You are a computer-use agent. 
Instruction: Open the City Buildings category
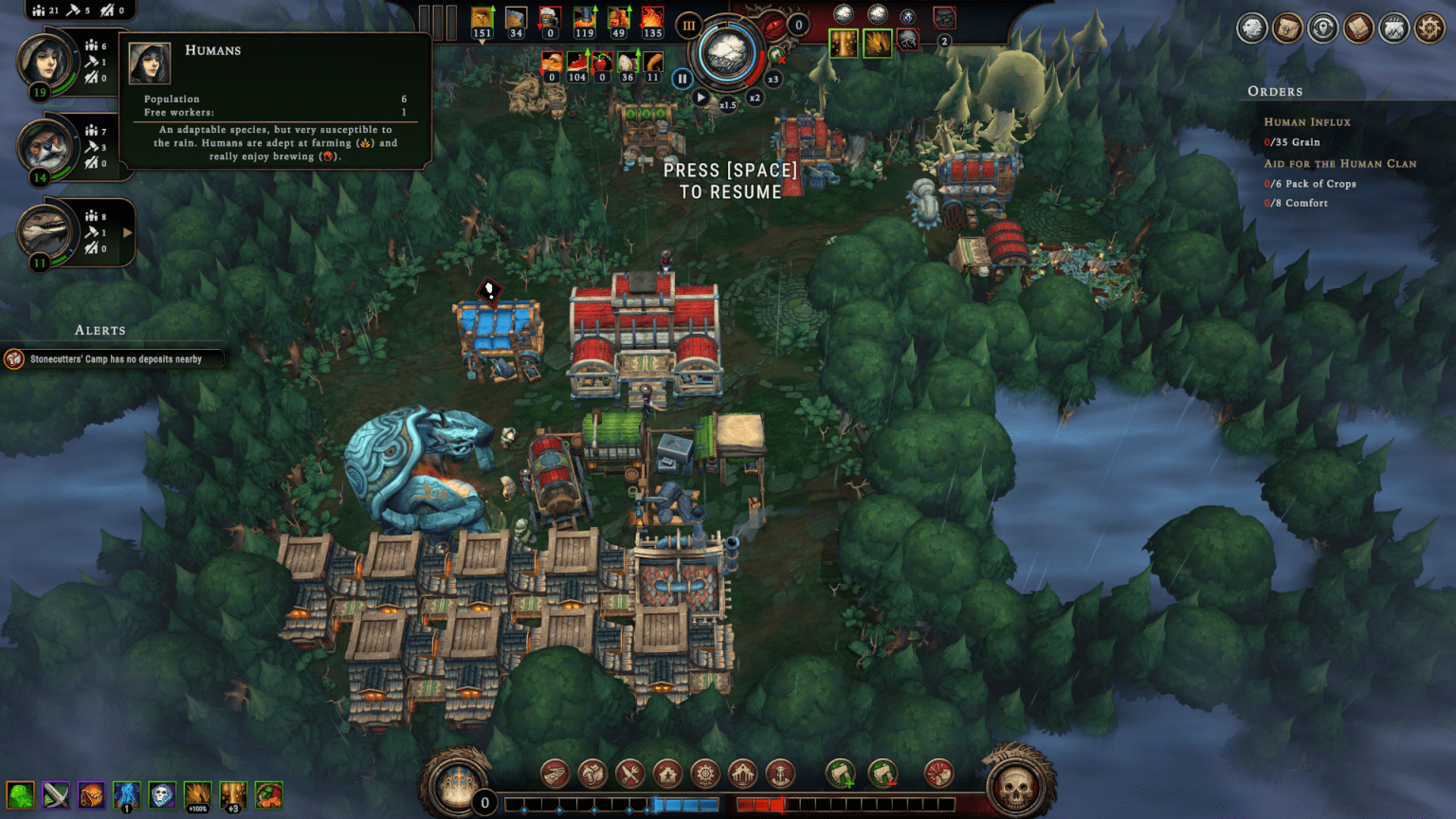coord(741,773)
